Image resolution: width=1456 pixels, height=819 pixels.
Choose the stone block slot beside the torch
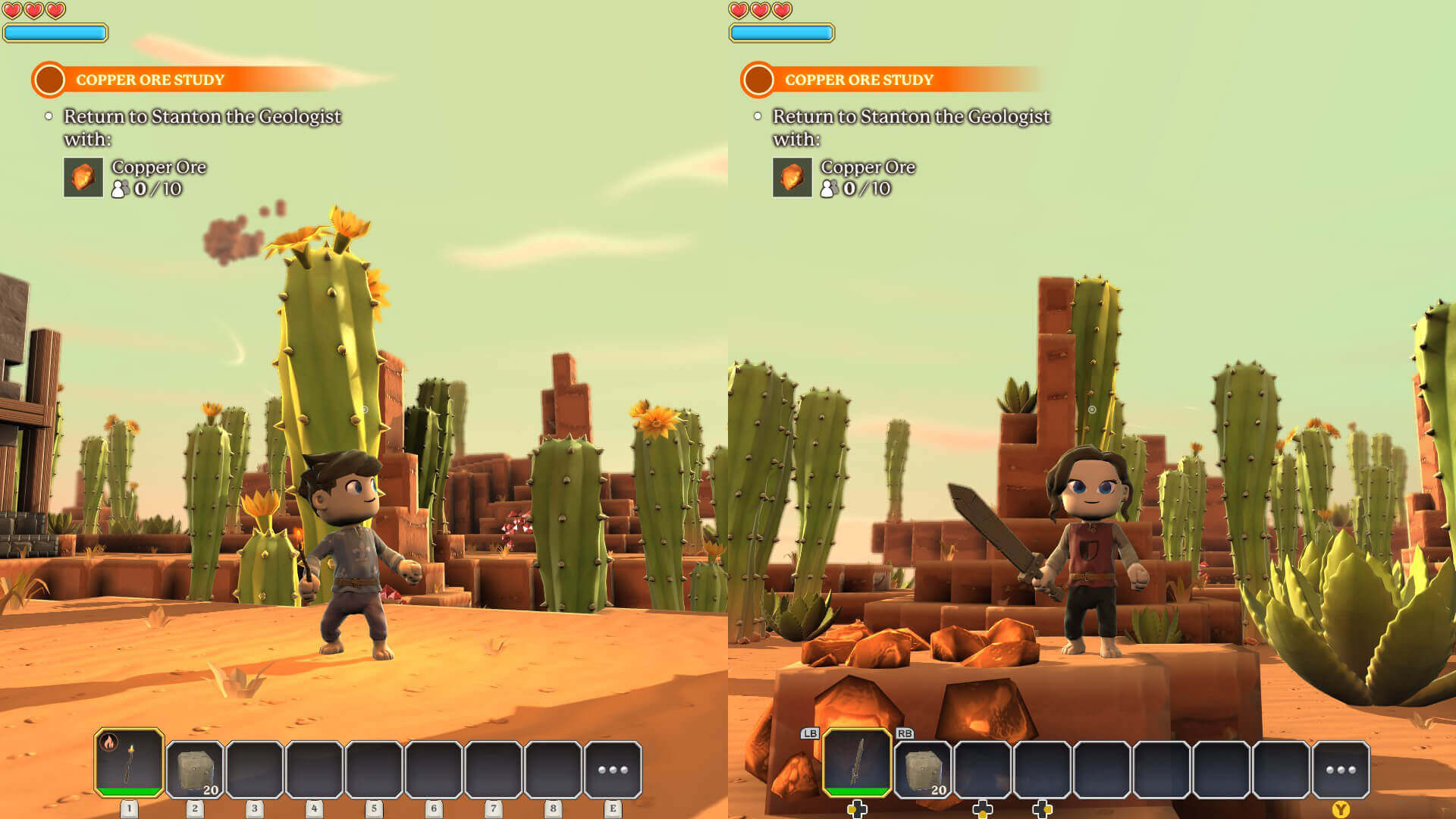click(195, 770)
